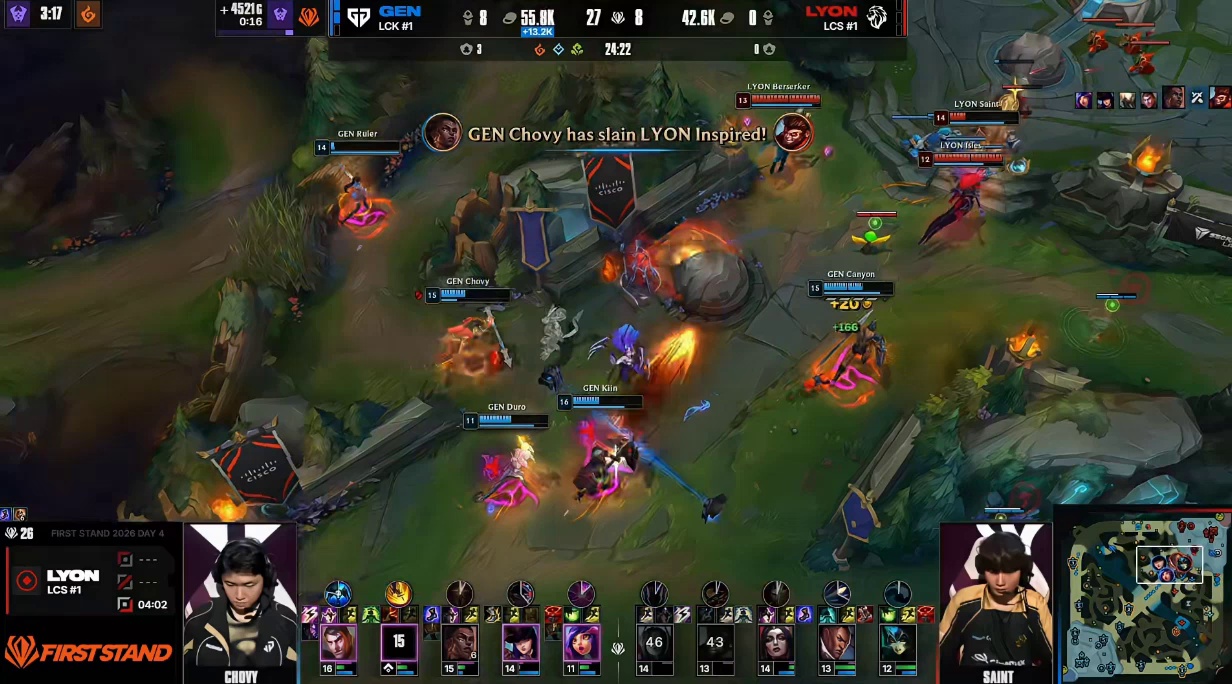The height and width of the screenshot is (684, 1232).
Task: Select the dead champion portrait showing 46
Action: point(655,642)
